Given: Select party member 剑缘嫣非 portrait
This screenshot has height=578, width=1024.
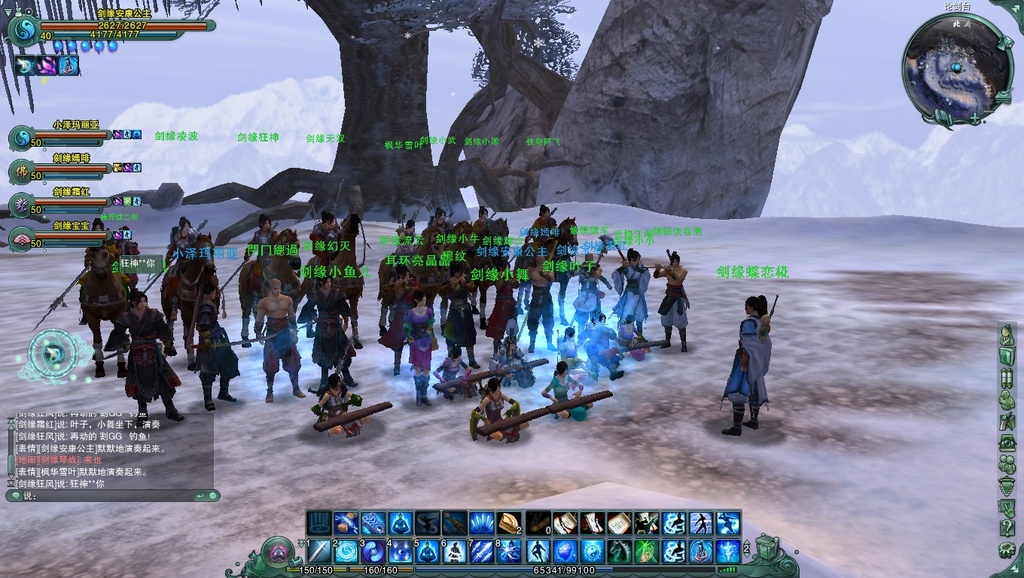Looking at the screenshot, I should 21,171.
